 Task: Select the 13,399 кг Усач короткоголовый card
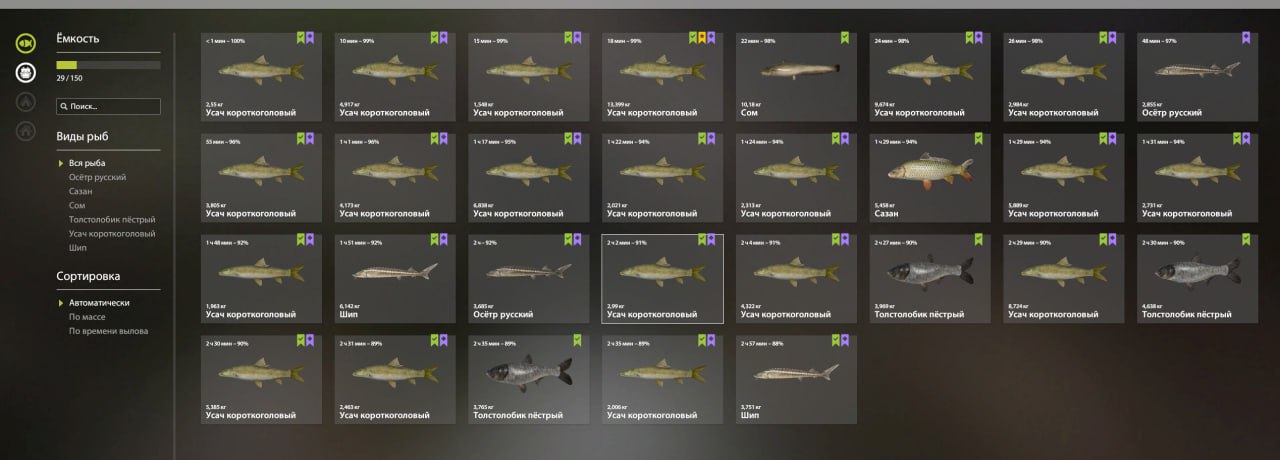pos(663,77)
